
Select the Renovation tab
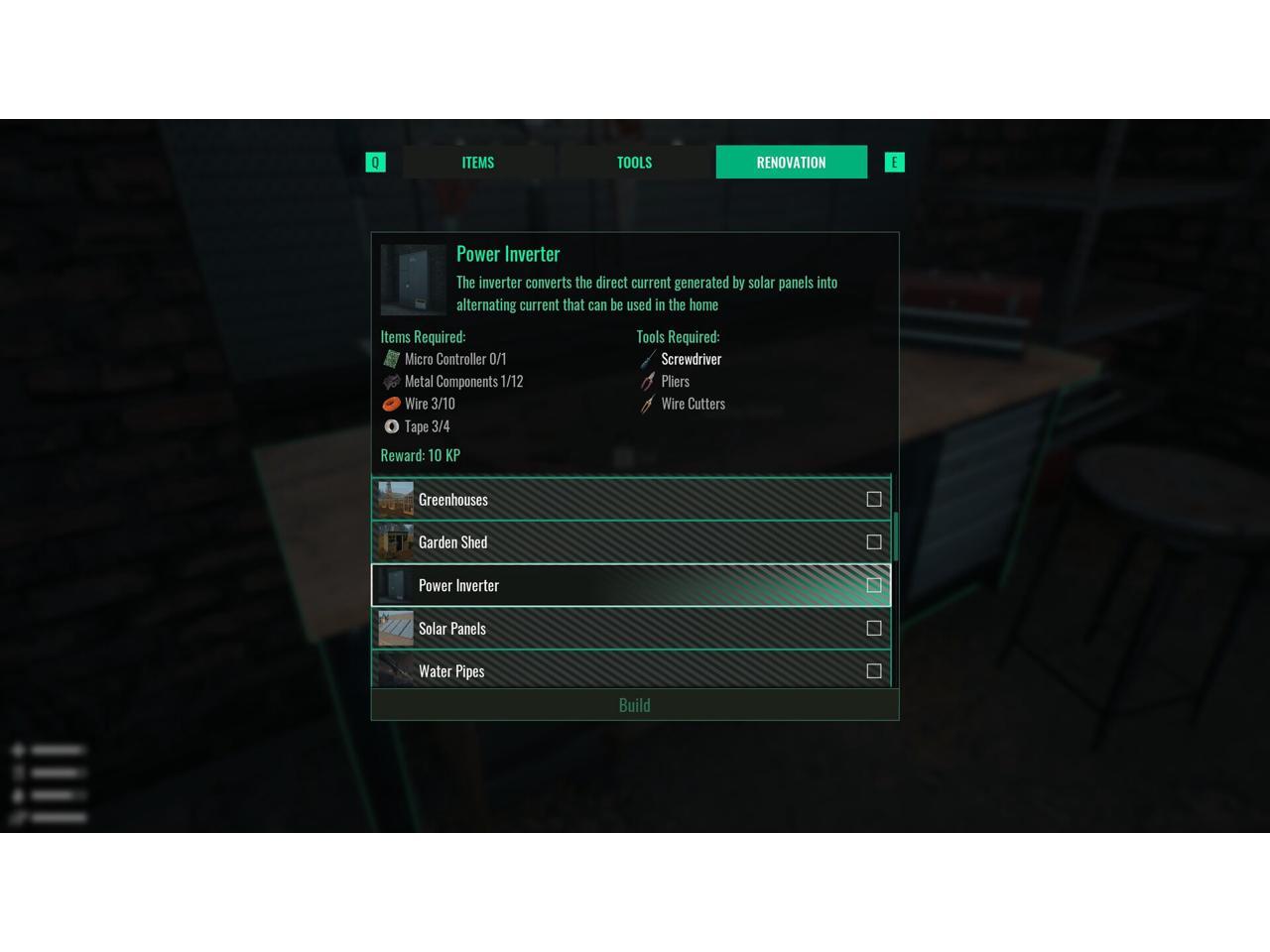click(x=791, y=163)
